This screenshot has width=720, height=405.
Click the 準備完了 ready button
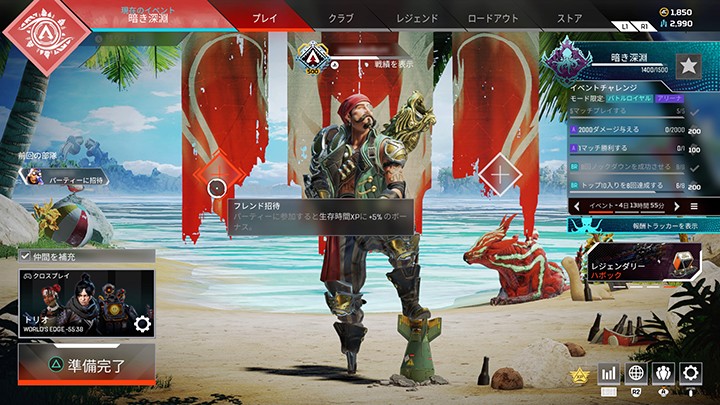pyautogui.click(x=87, y=364)
